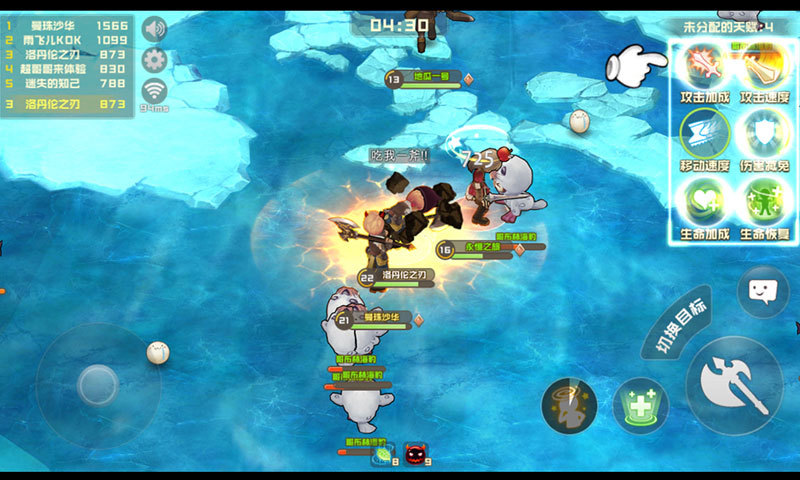Pick the 生命恢复 health regeneration talent

[764, 202]
